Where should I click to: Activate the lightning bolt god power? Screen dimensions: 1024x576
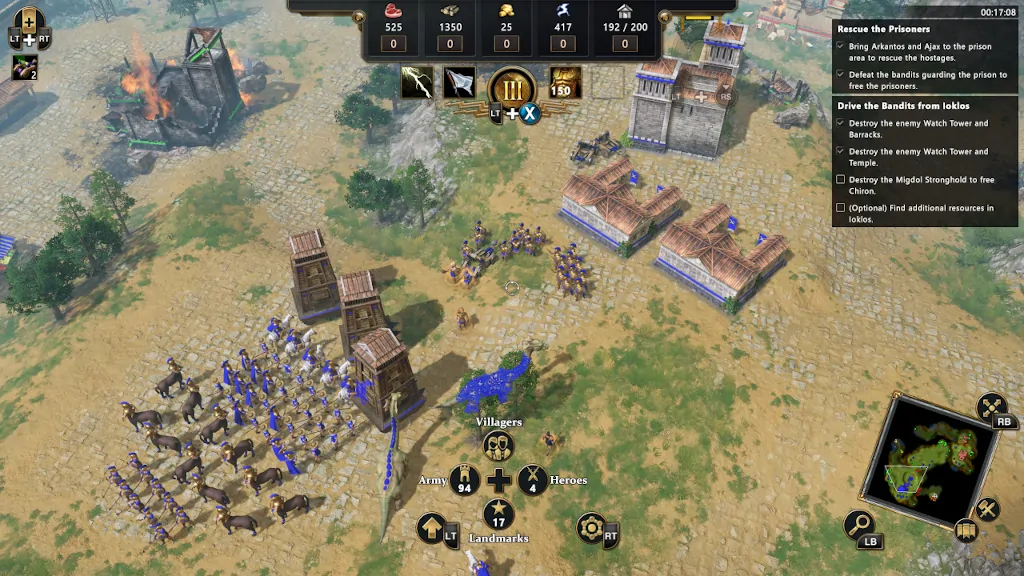pos(417,82)
